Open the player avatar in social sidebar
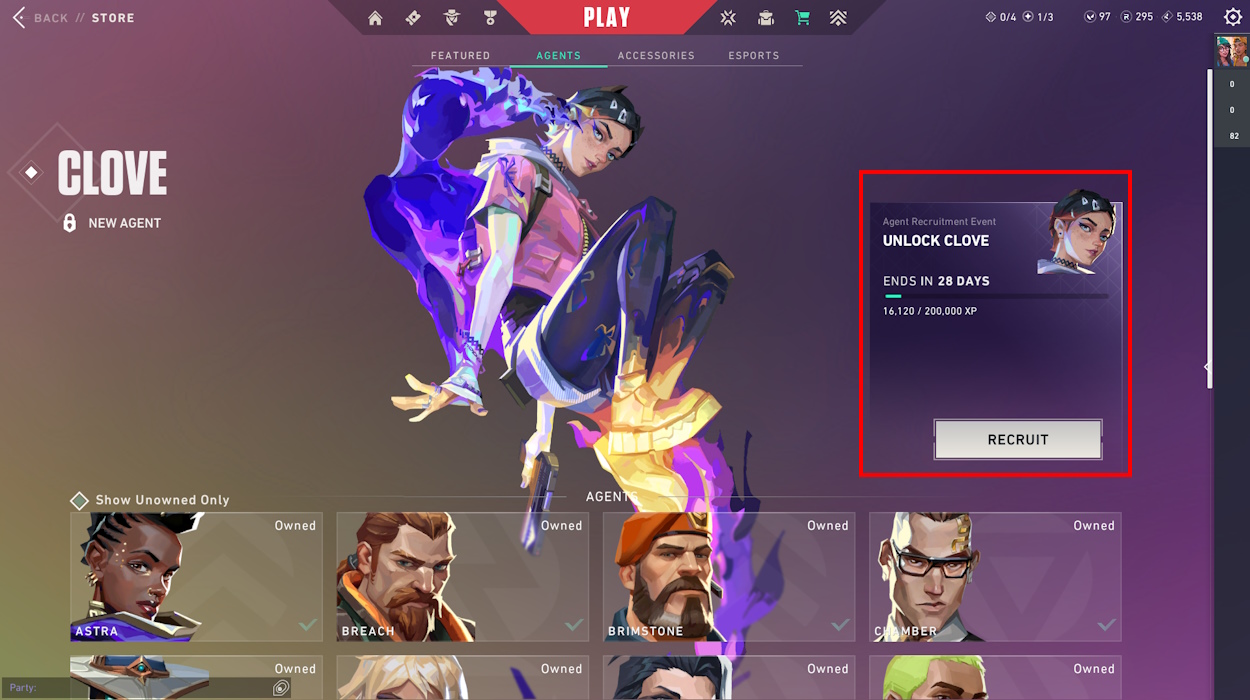 (1231, 51)
